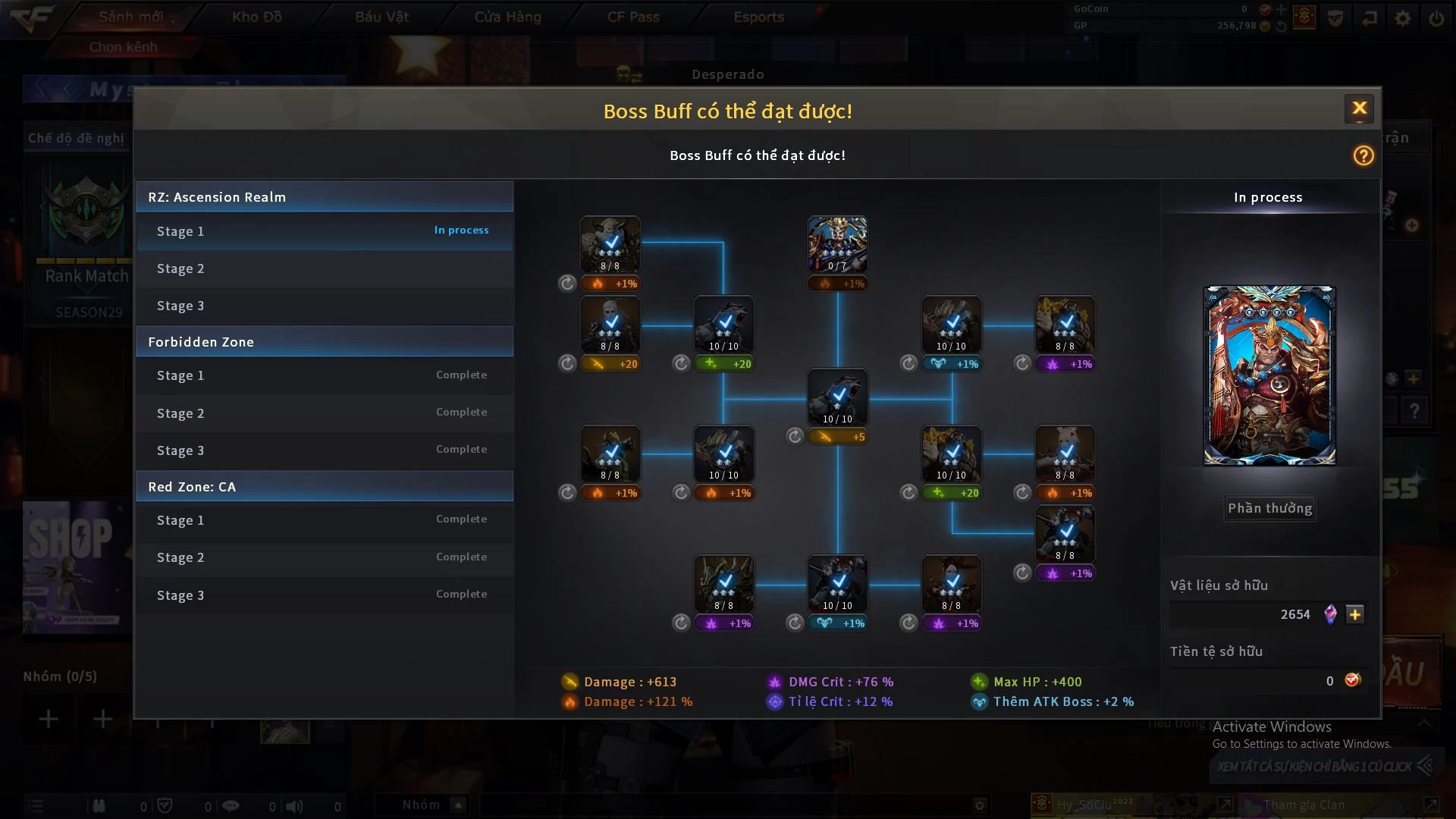Image resolution: width=1456 pixels, height=819 pixels.
Task: Collapse the RZ: Ascension Realm header
Action: (x=324, y=197)
